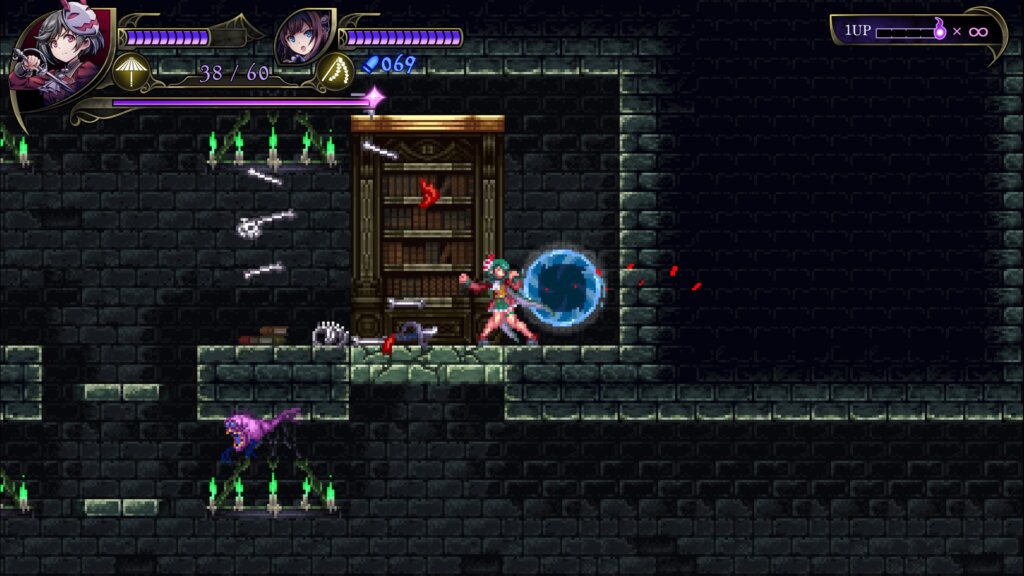This screenshot has width=1024, height=576.
Task: Activate the chain whip sub-weapon icon
Action: pos(334,71)
